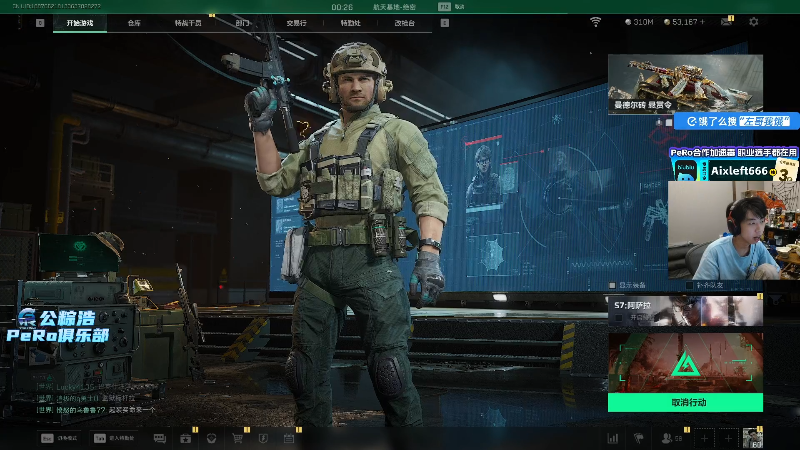The image size is (800, 450).
Task: Open the friends list icon
Action: click(667, 438)
